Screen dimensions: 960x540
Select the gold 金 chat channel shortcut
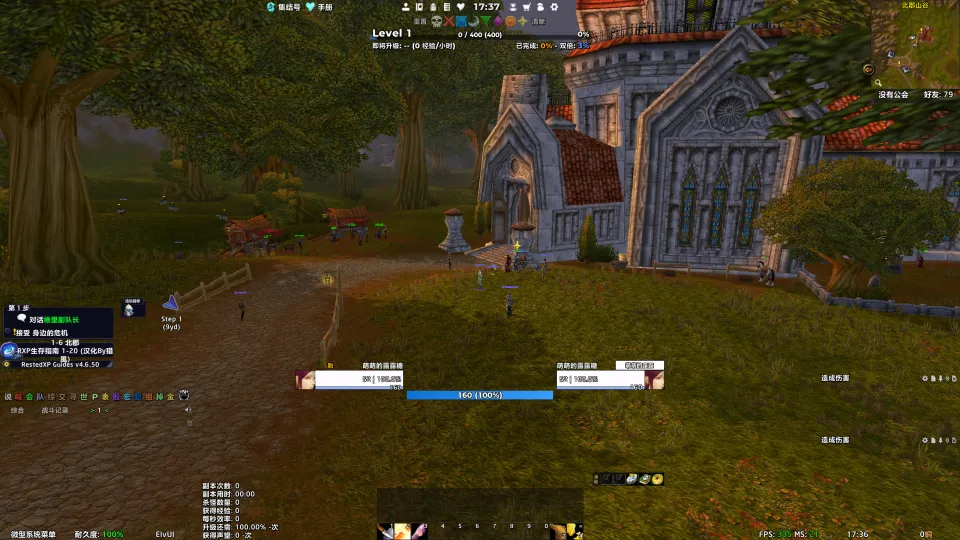(170, 396)
